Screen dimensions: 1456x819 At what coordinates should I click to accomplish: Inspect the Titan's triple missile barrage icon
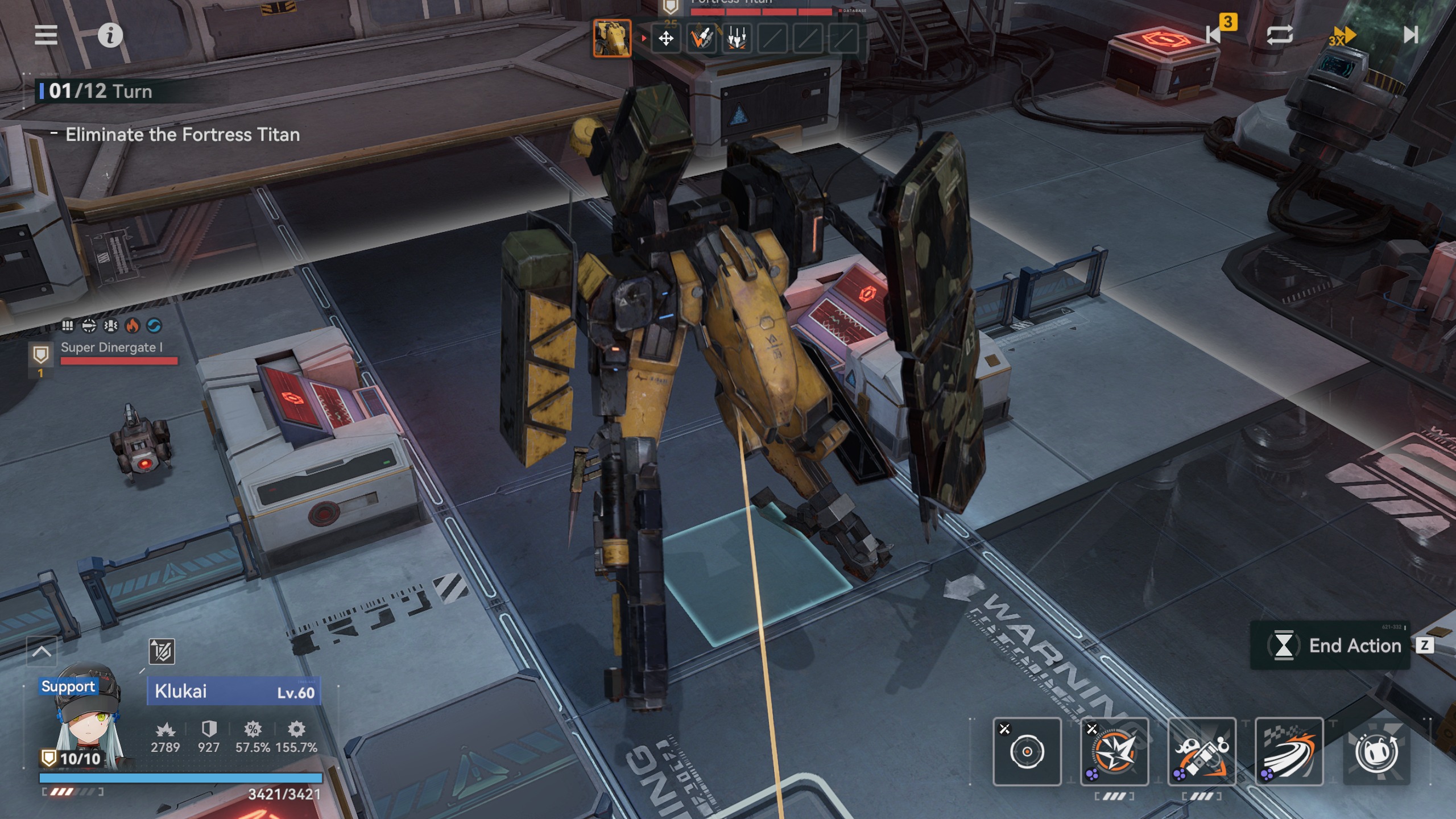(x=737, y=39)
